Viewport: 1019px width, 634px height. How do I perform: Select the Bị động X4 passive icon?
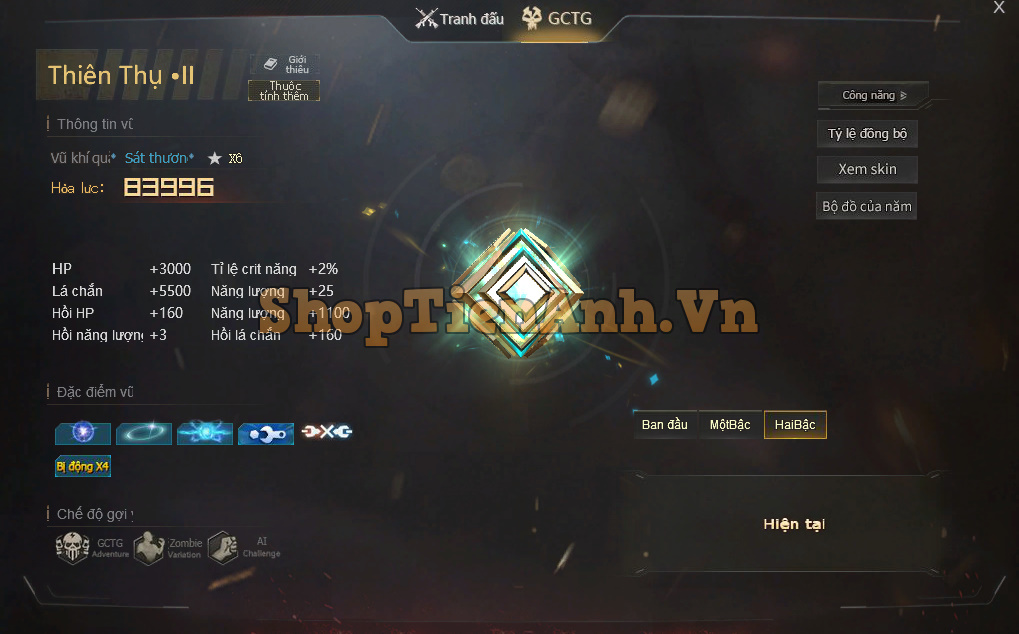pos(83,466)
